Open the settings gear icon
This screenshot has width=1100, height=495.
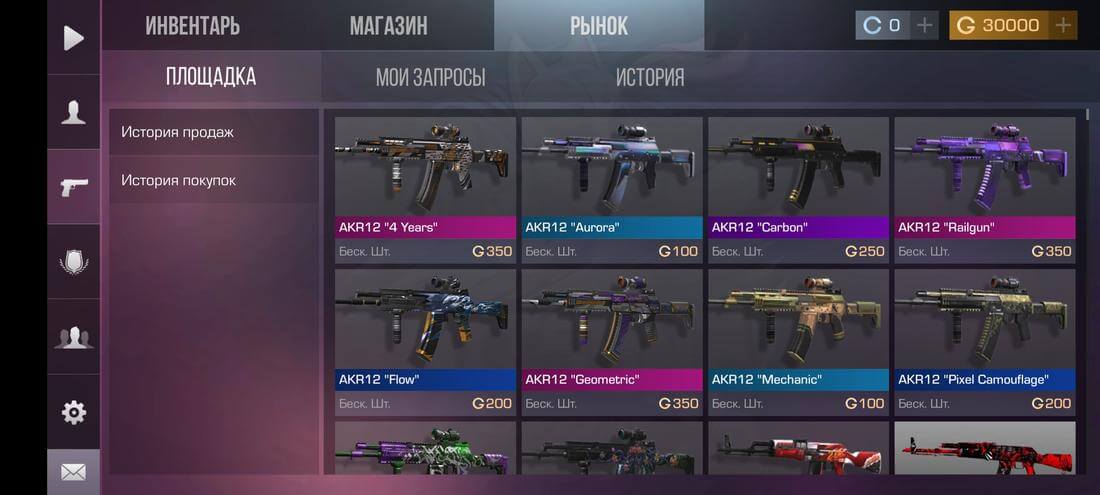tap(73, 412)
